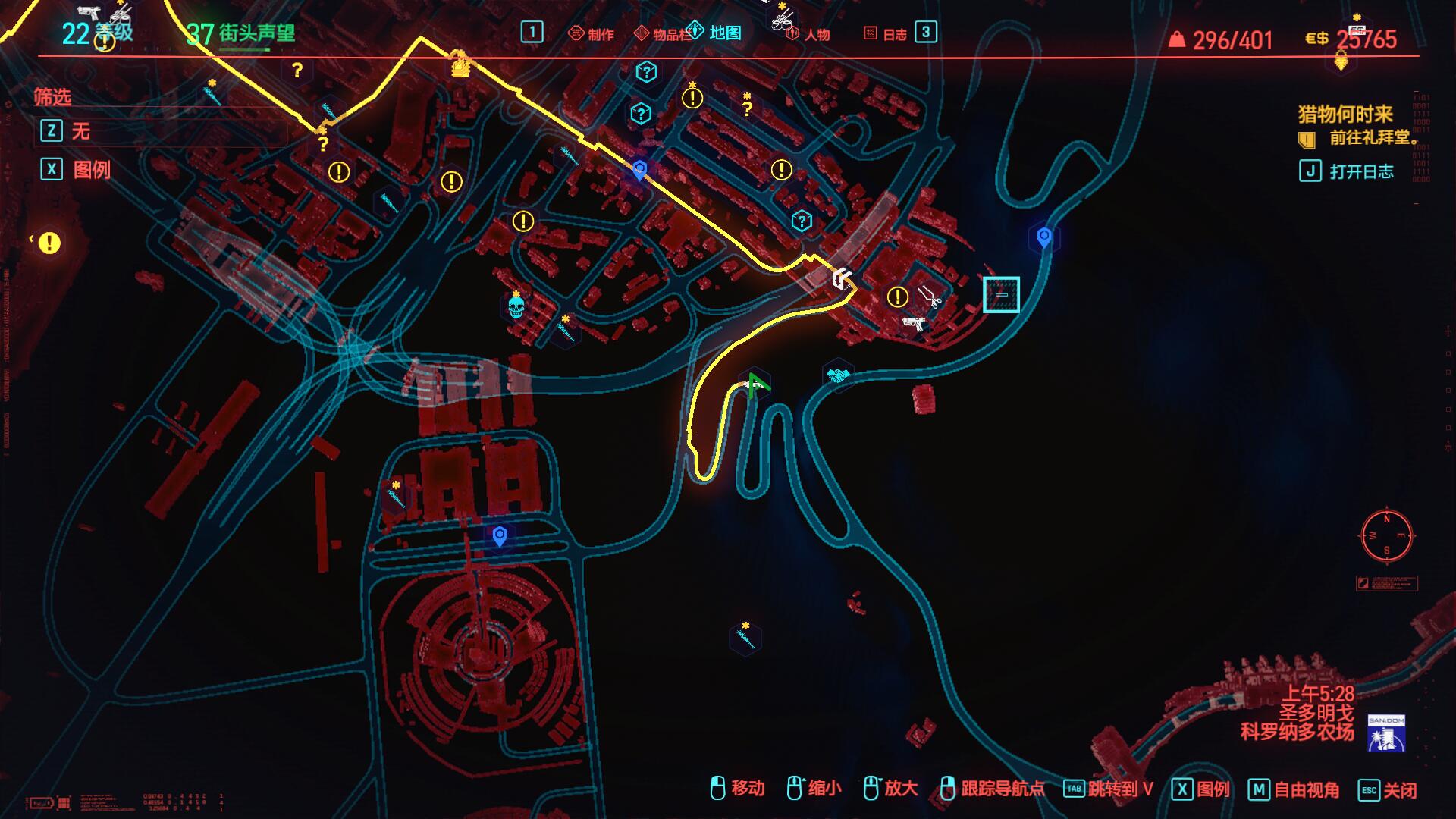The width and height of the screenshot is (1456, 819).
Task: Click 打开日志 to open the journal
Action: click(1361, 171)
